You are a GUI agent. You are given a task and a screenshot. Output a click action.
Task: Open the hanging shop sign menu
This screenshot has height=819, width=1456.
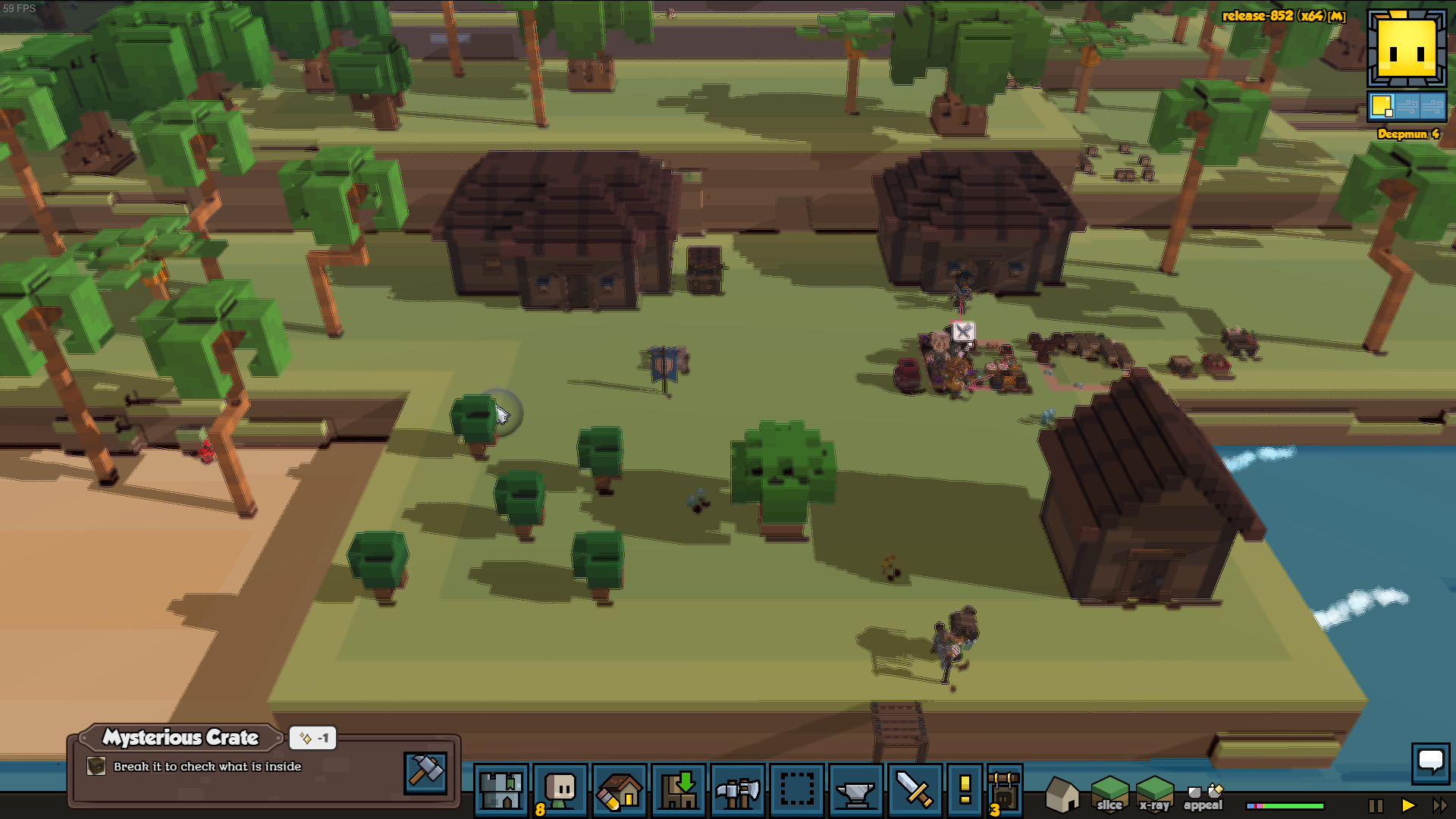(1005, 790)
